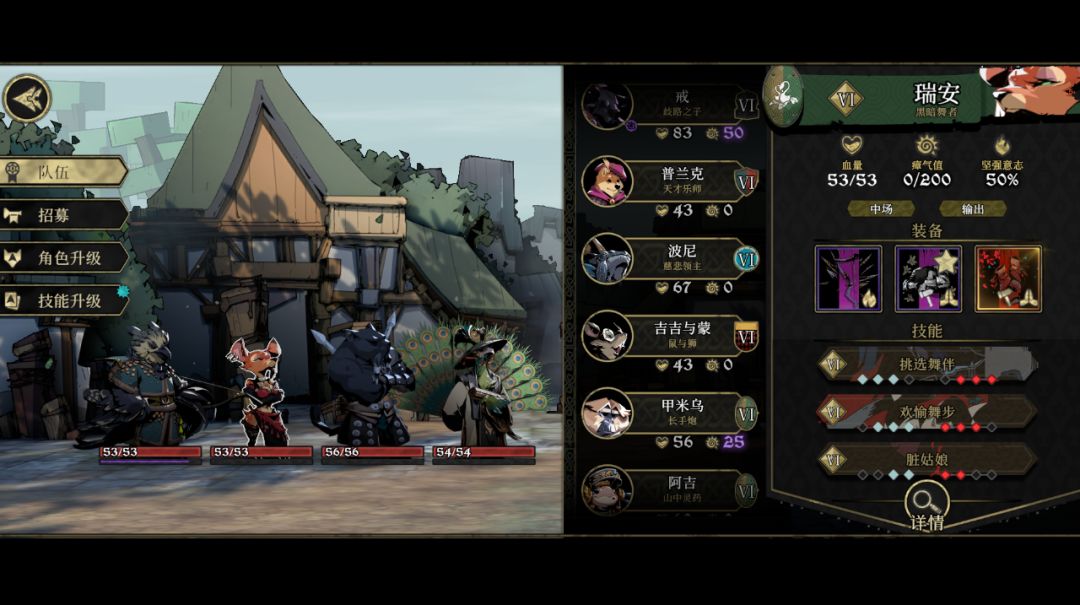The width and height of the screenshot is (1080, 605).
Task: View the 脏姑娘 skill
Action: [x=926, y=460]
